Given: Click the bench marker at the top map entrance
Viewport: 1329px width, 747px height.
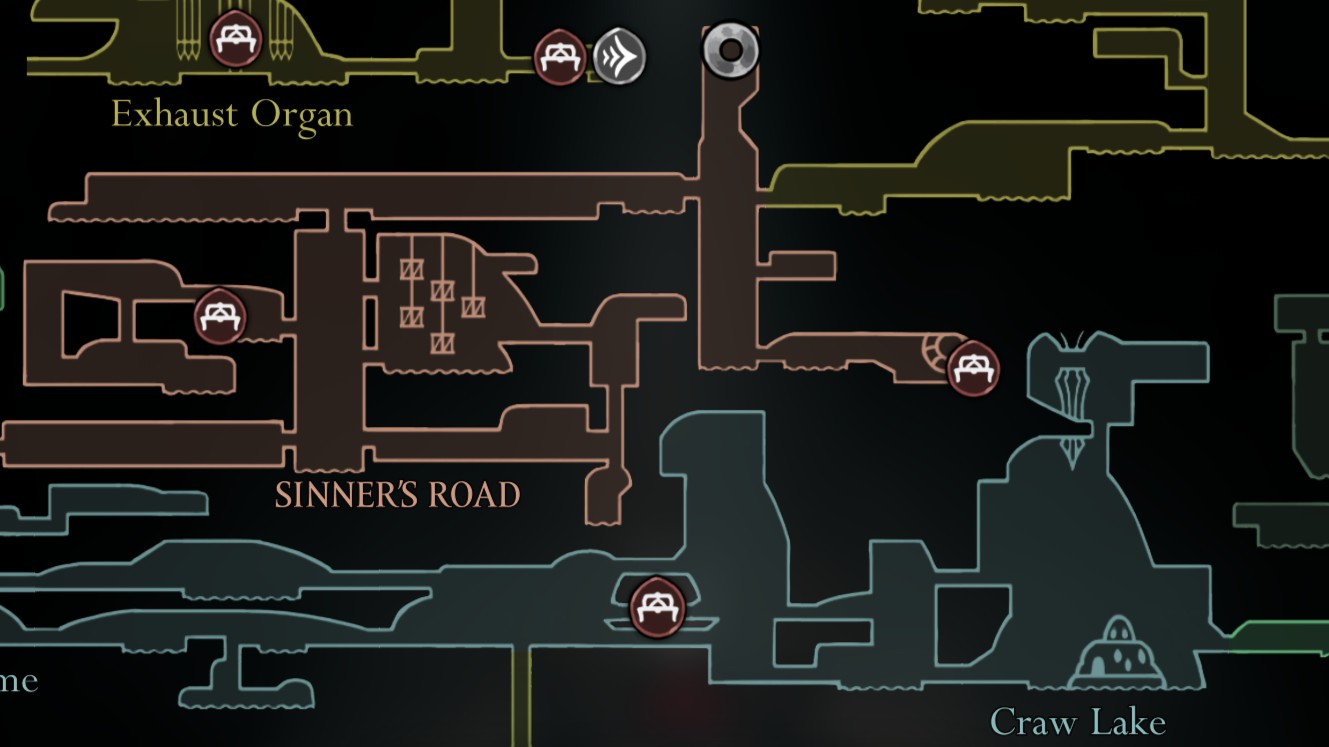Looking at the screenshot, I should [559, 55].
